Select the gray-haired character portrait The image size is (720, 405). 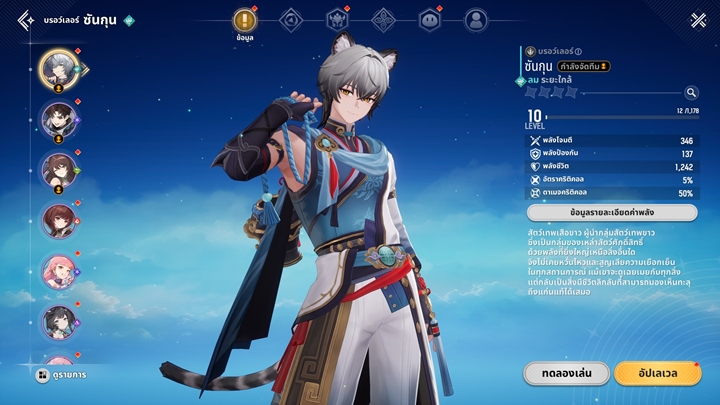59,68
